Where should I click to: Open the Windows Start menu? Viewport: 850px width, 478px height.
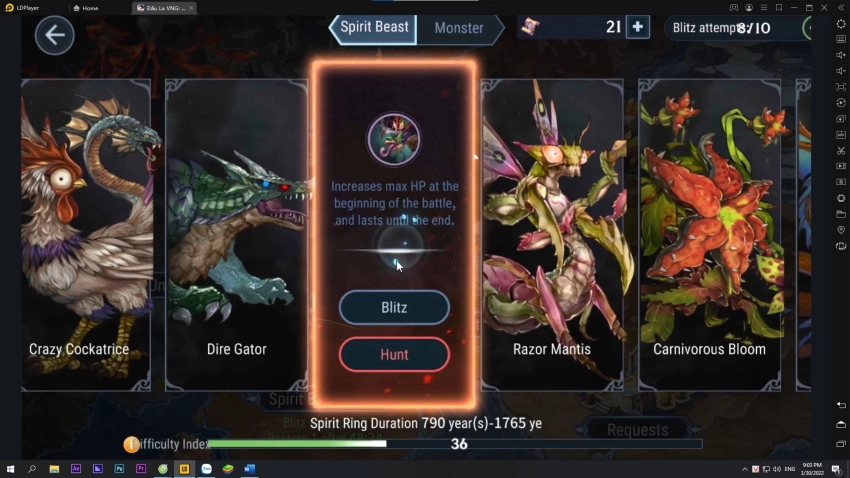click(x=10, y=469)
